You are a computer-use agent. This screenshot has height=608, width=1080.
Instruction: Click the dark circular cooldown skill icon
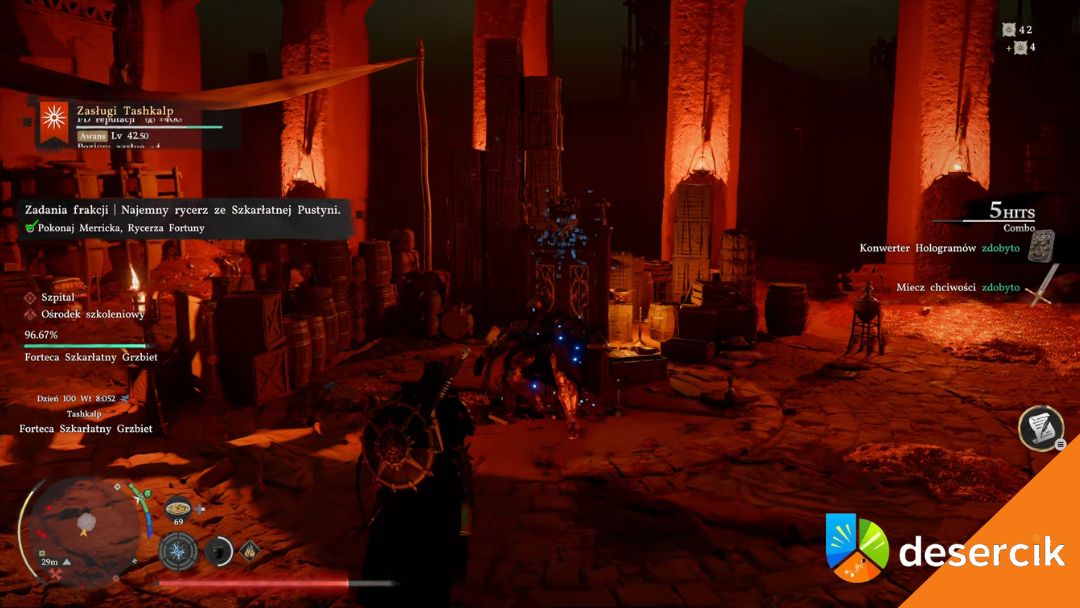tap(218, 550)
